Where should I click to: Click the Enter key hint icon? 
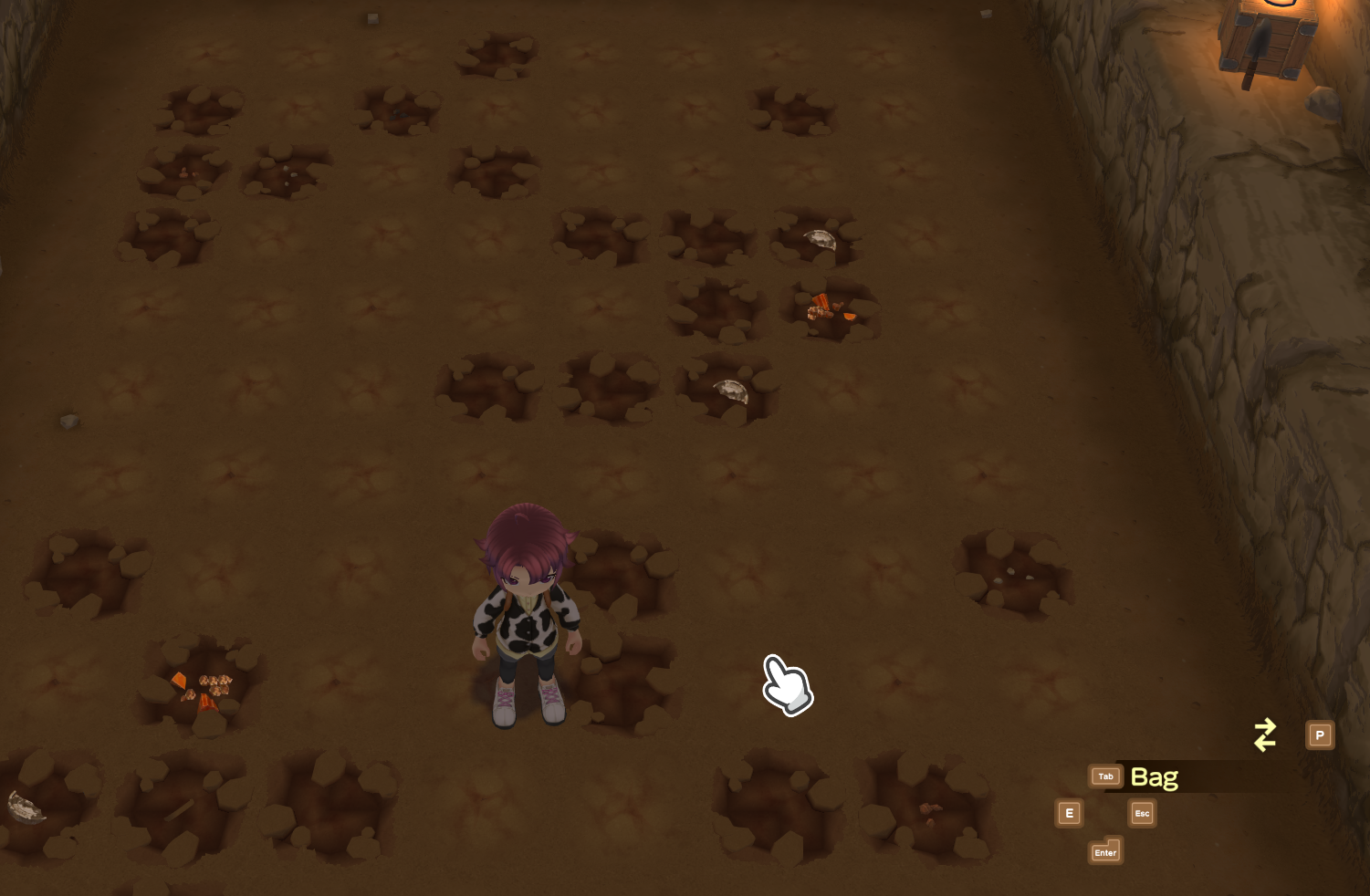(1105, 852)
